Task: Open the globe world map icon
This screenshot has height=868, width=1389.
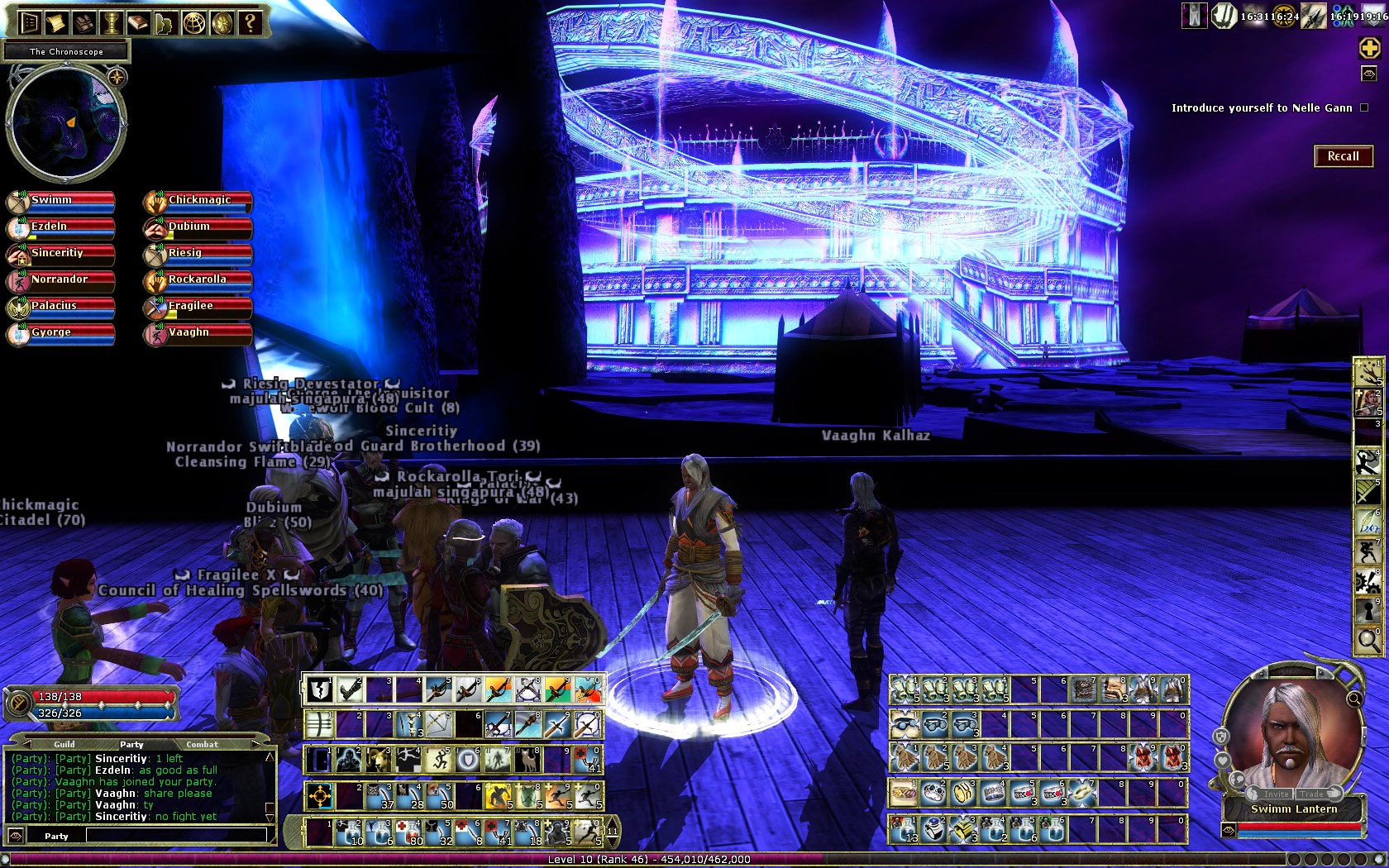Action: click(x=193, y=22)
